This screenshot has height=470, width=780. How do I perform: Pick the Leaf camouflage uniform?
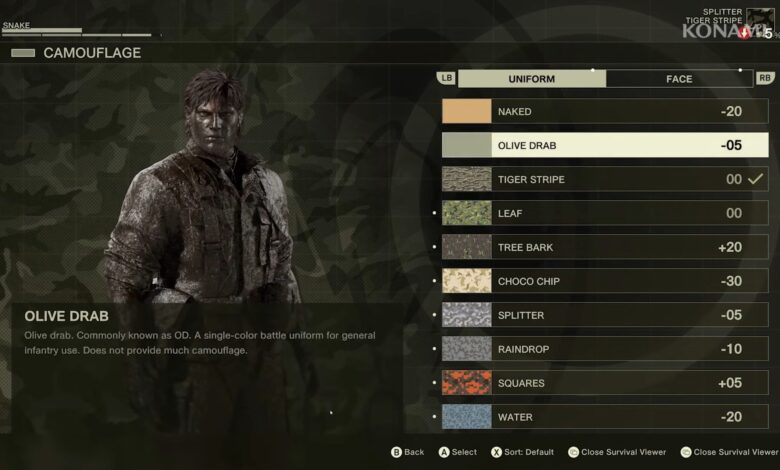pyautogui.click(x=605, y=214)
